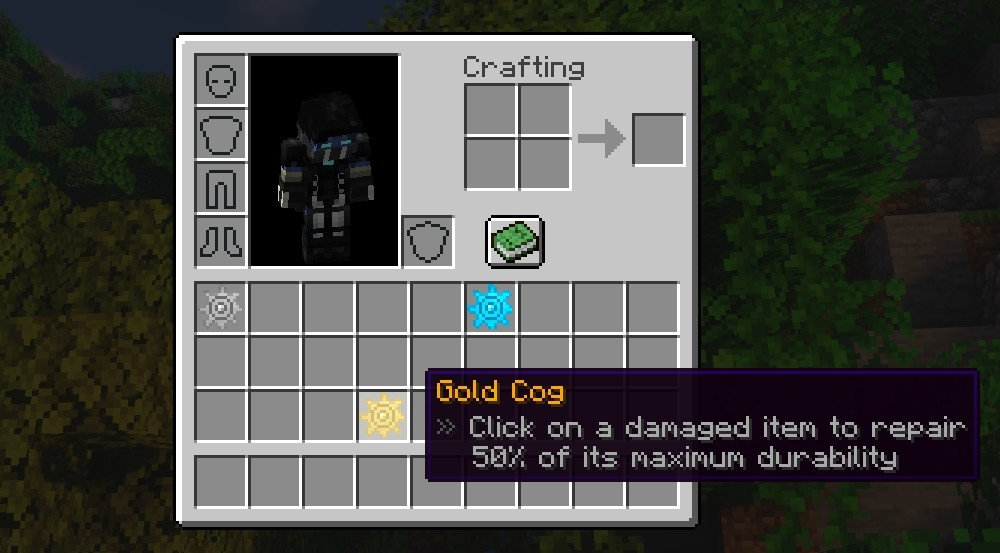1000x553 pixels.
Task: Click the crafting output result slot
Action: click(659, 139)
